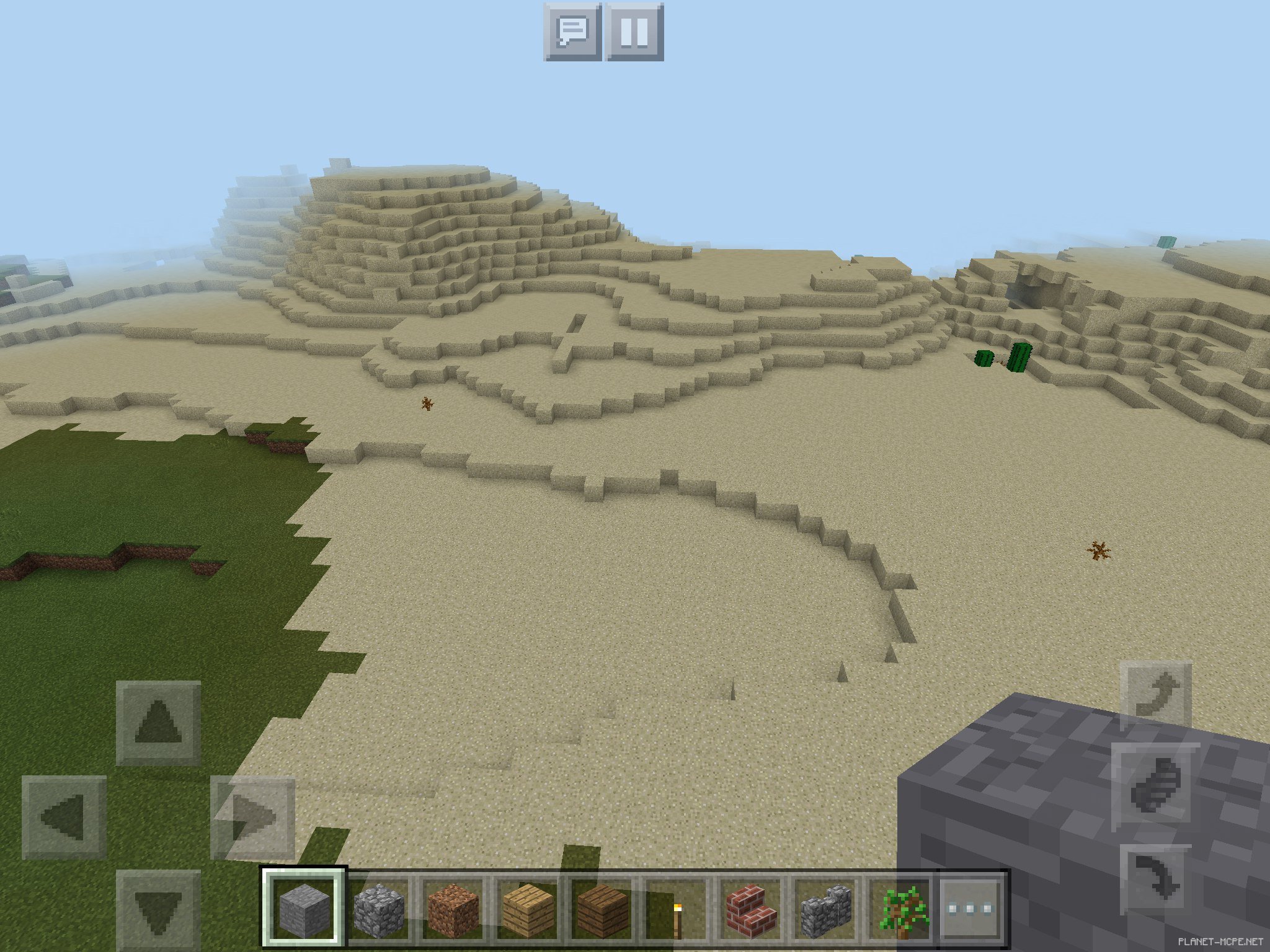Open the chat window
Image resolution: width=1270 pixels, height=952 pixels.
[572, 32]
